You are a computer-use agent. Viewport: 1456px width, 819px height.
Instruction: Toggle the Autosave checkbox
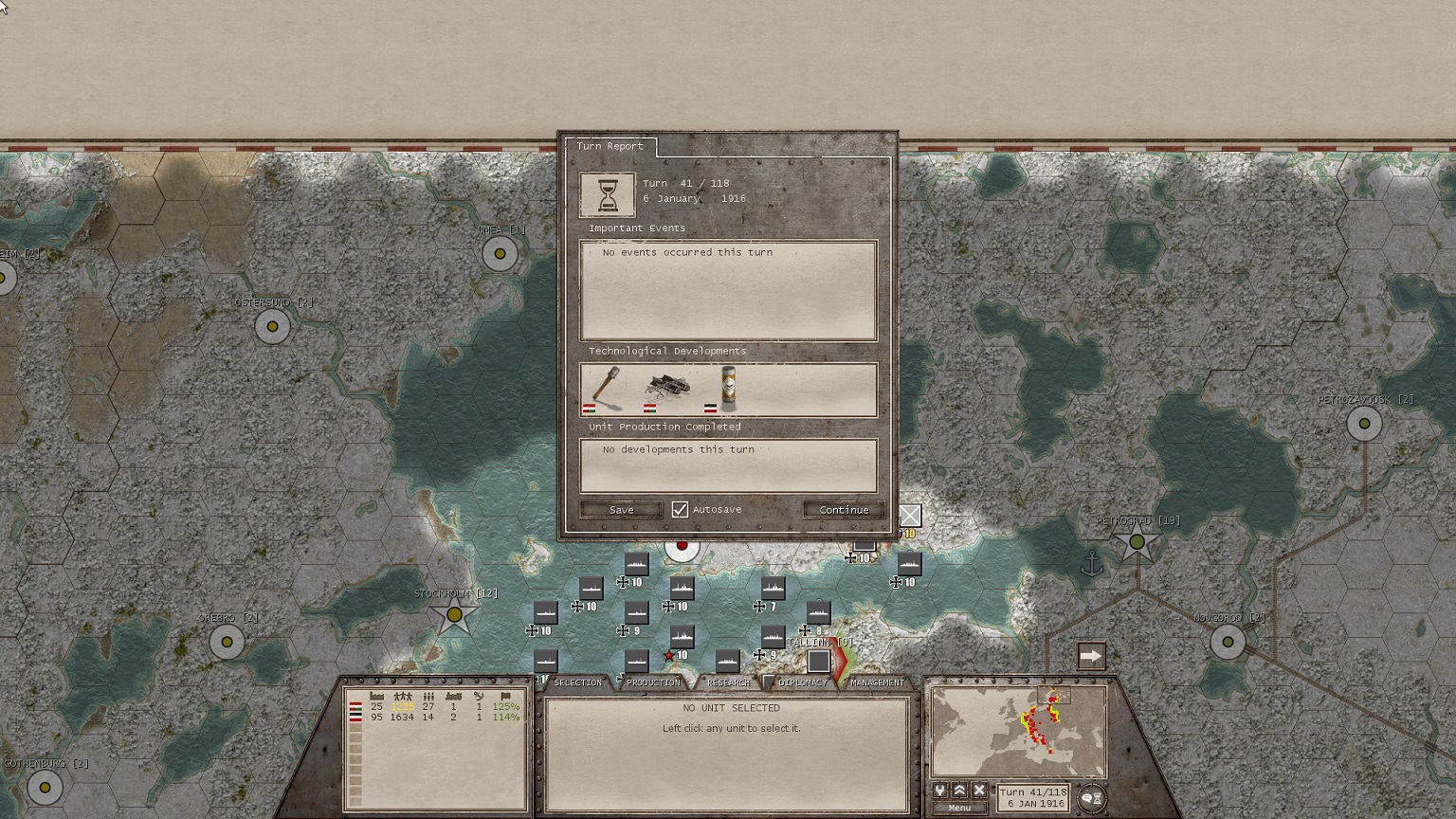(x=680, y=510)
